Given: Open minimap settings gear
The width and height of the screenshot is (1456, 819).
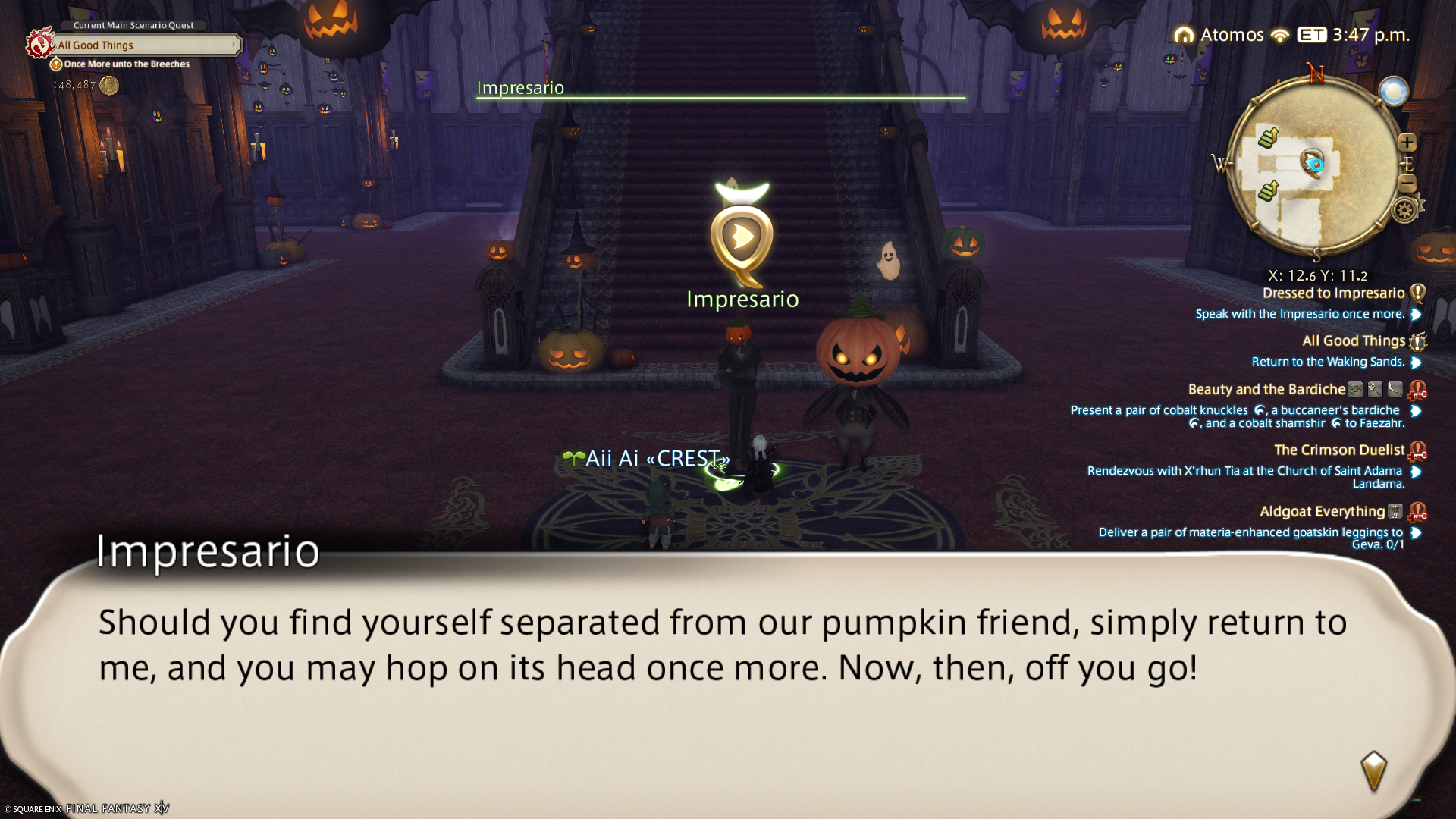Looking at the screenshot, I should (1404, 210).
